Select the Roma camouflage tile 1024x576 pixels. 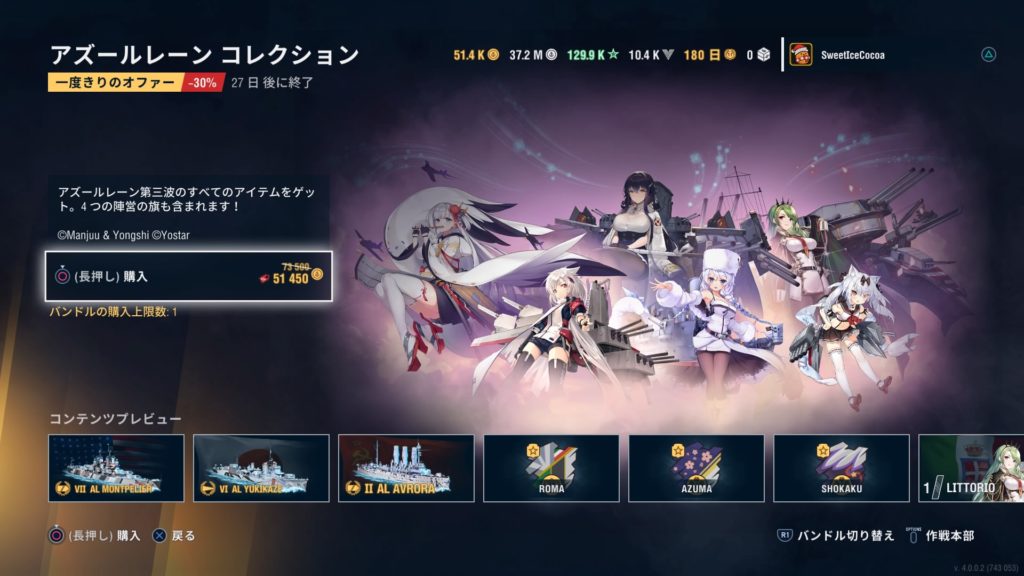pos(551,468)
